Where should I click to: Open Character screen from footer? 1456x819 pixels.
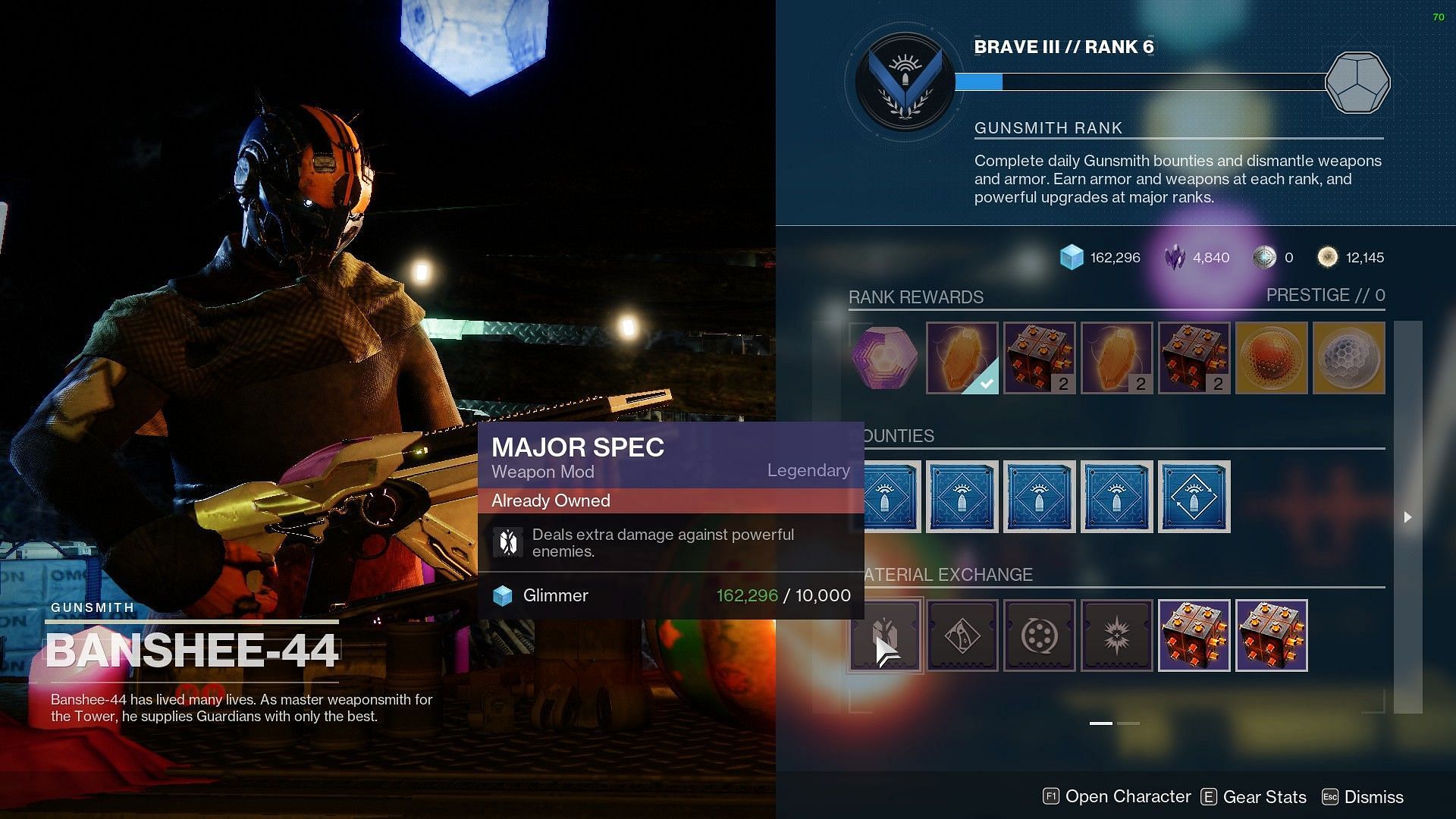tap(1118, 796)
